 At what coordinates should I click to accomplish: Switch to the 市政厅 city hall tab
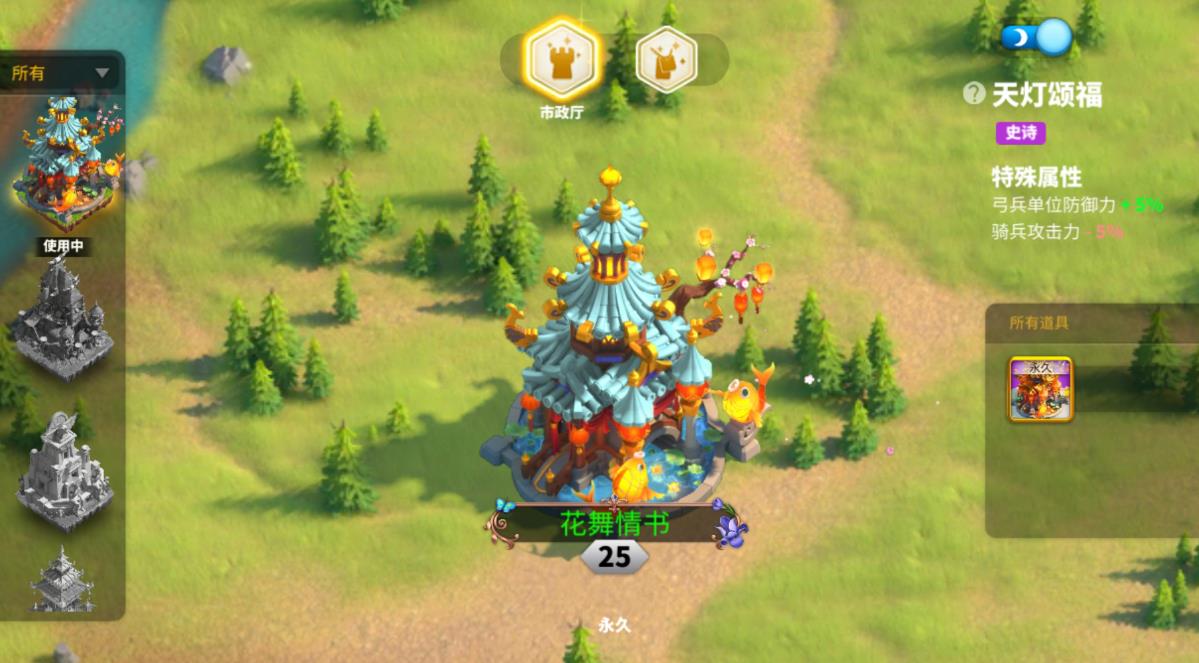click(561, 59)
